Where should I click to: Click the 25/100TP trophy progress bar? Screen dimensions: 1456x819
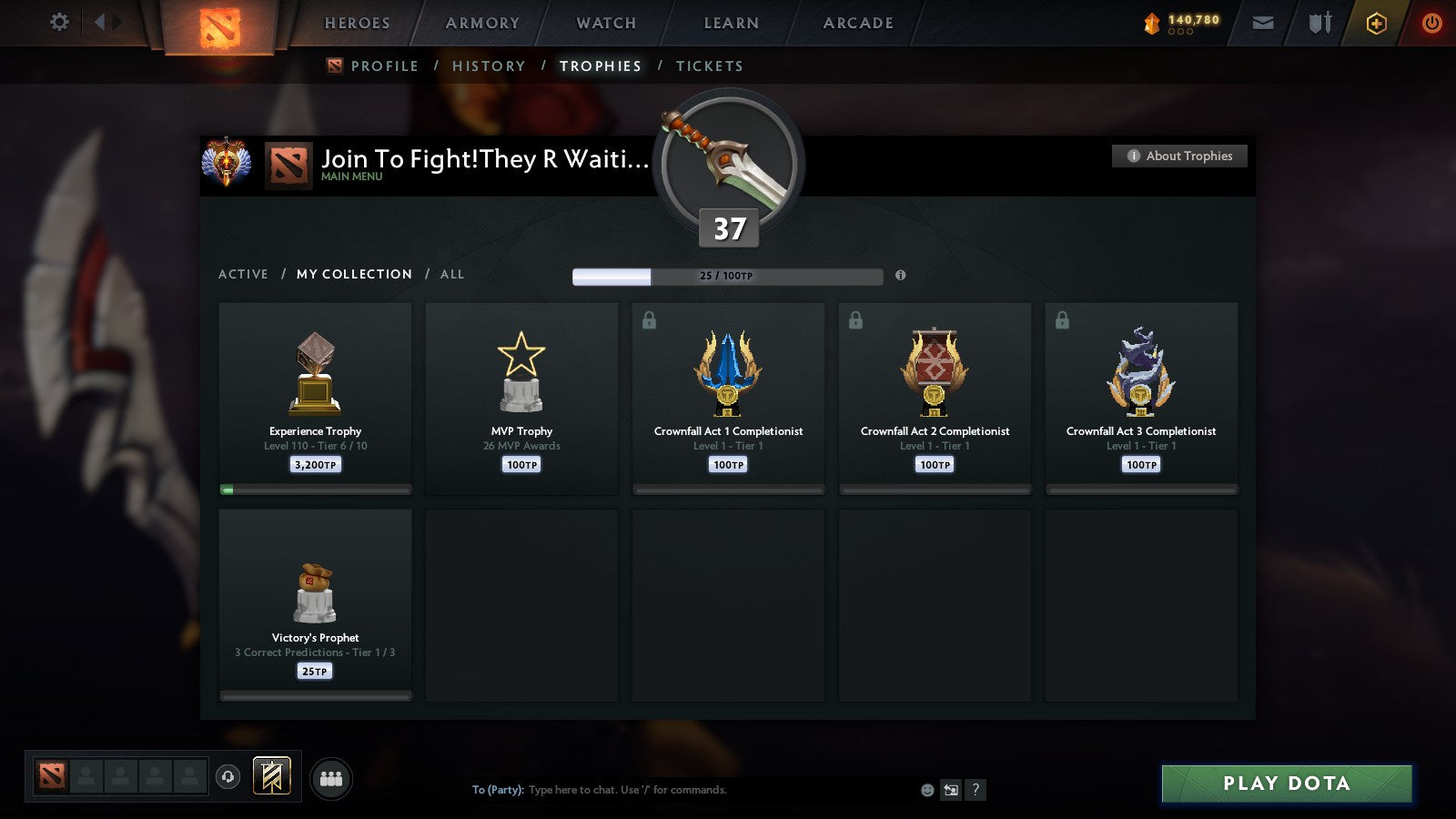[x=728, y=276]
